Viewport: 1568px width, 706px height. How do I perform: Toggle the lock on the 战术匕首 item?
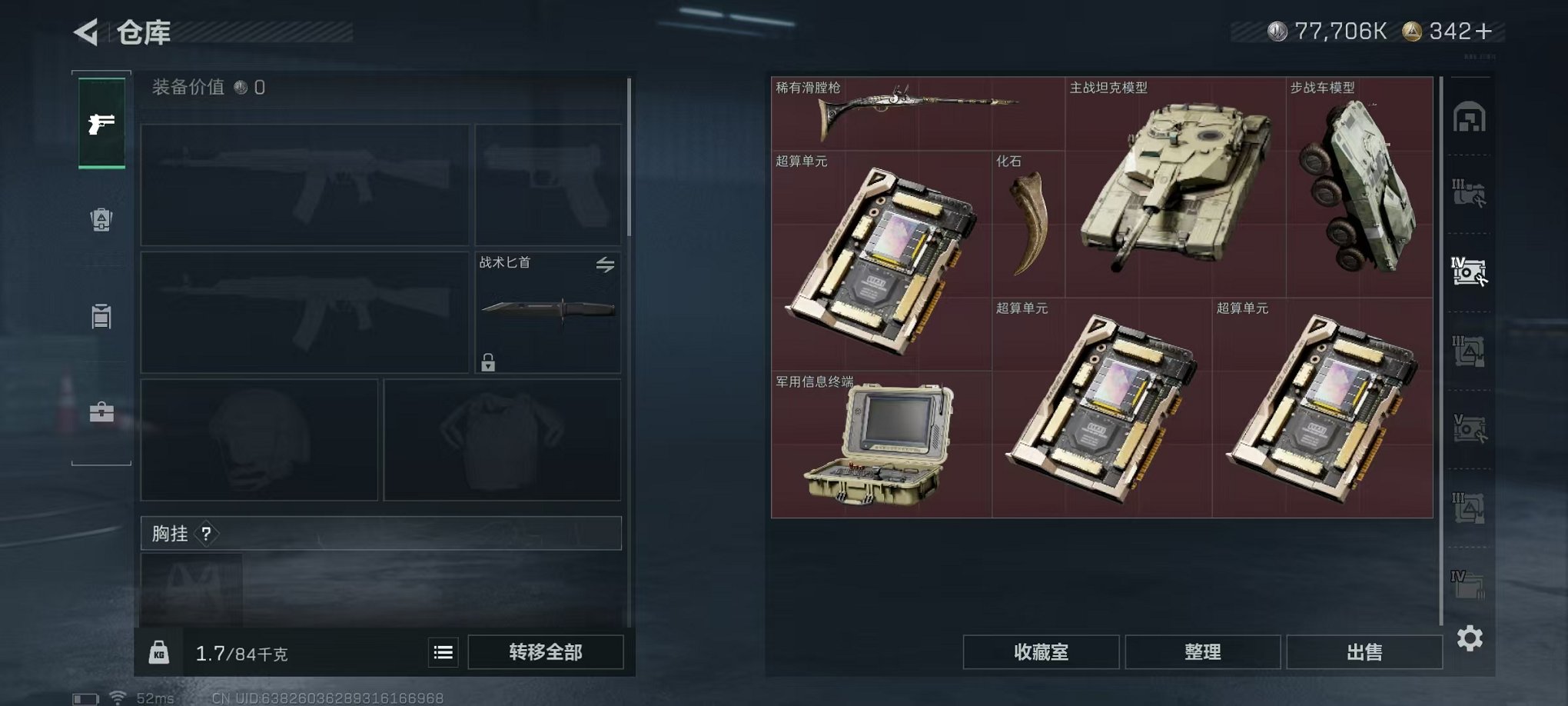(x=490, y=361)
